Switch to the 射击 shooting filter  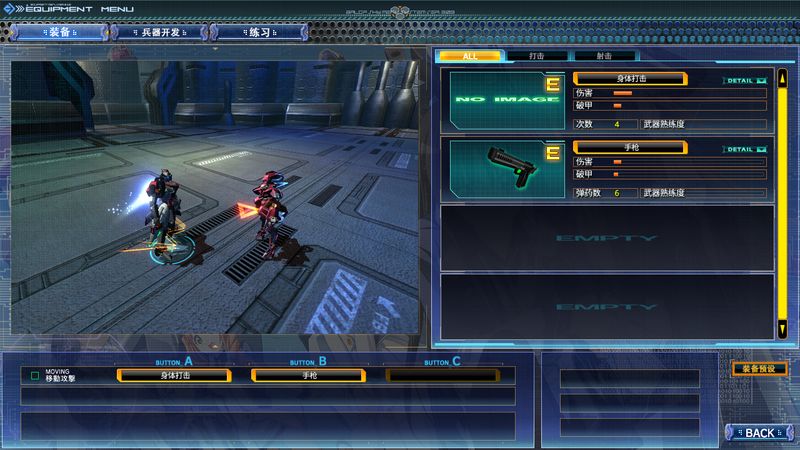point(605,56)
